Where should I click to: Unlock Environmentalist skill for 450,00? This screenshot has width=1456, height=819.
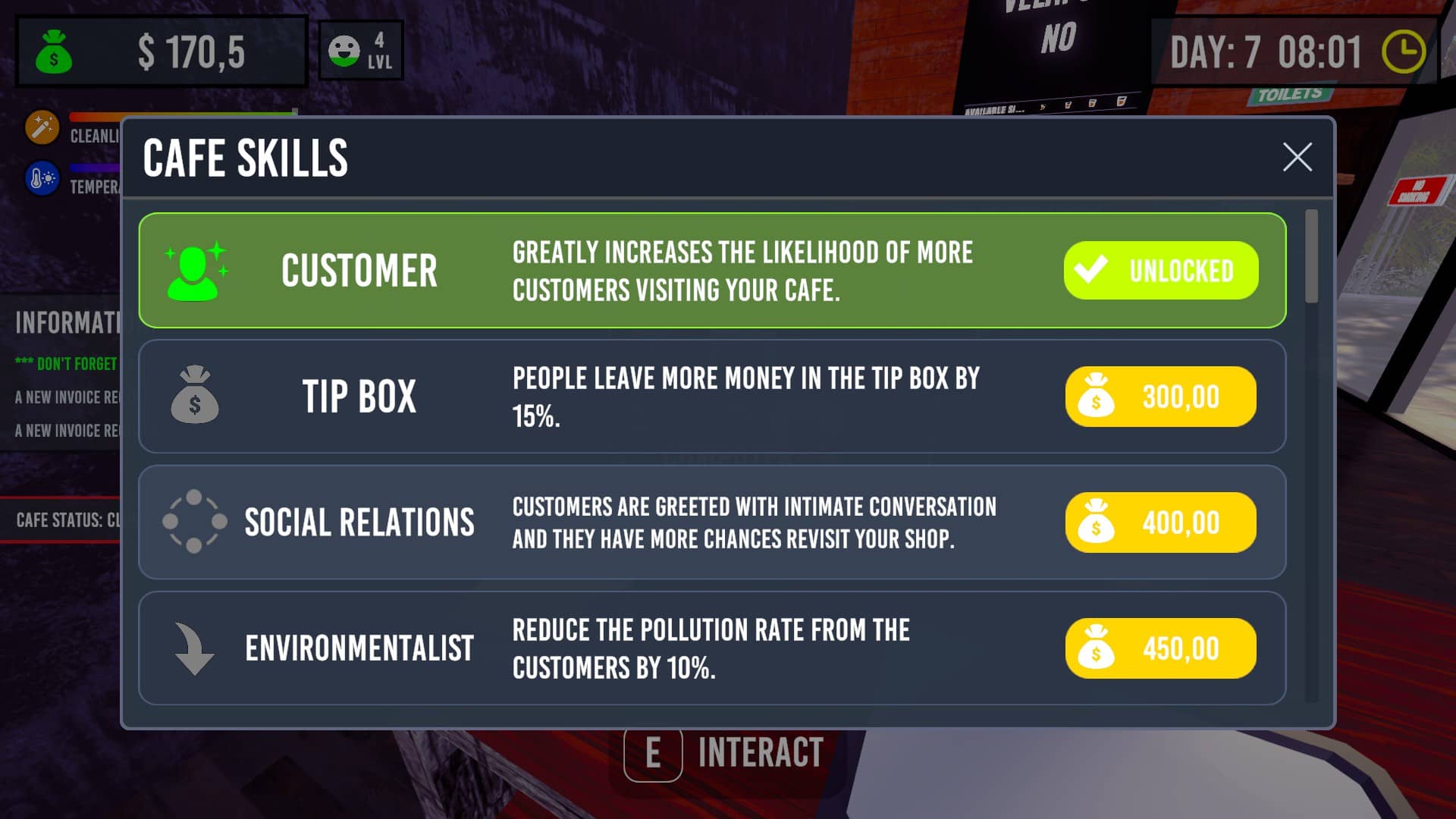pos(1160,648)
